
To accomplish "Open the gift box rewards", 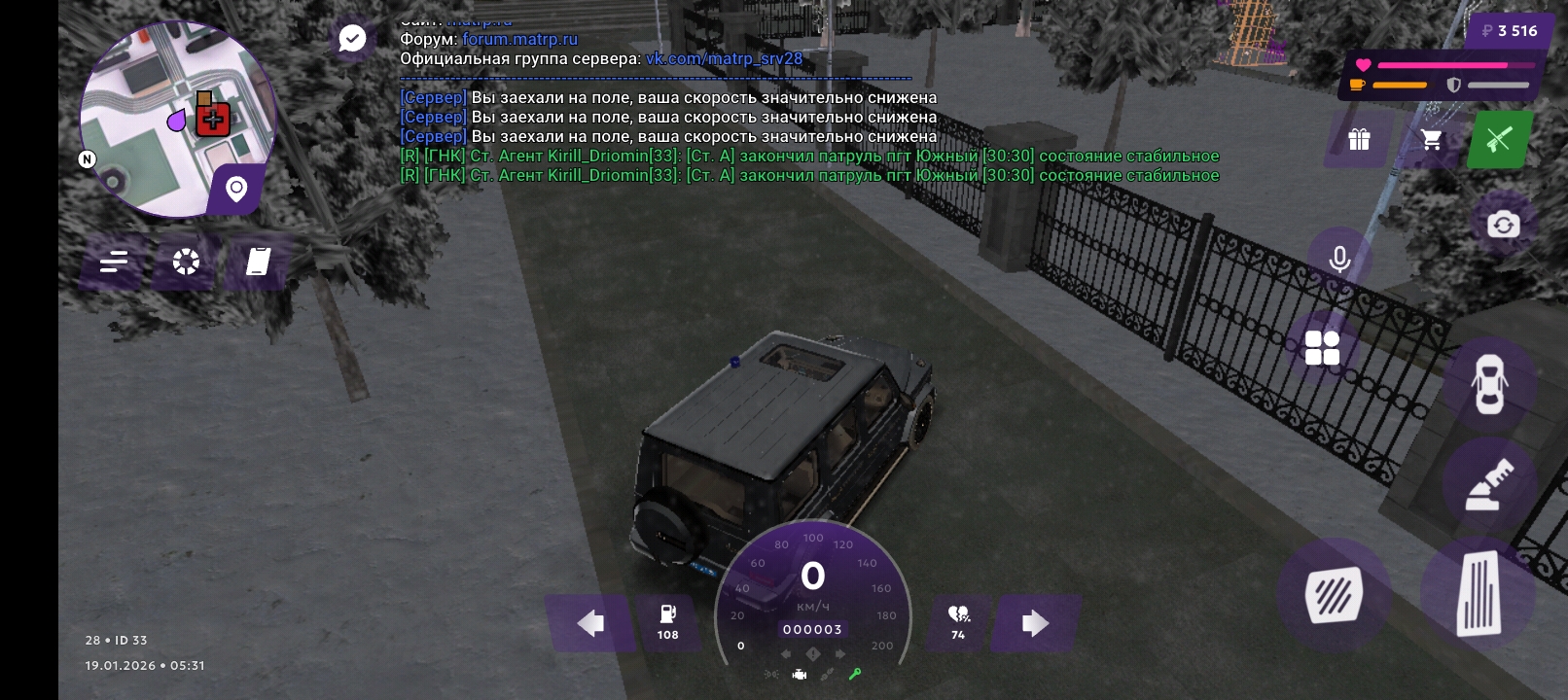I will tap(1359, 140).
